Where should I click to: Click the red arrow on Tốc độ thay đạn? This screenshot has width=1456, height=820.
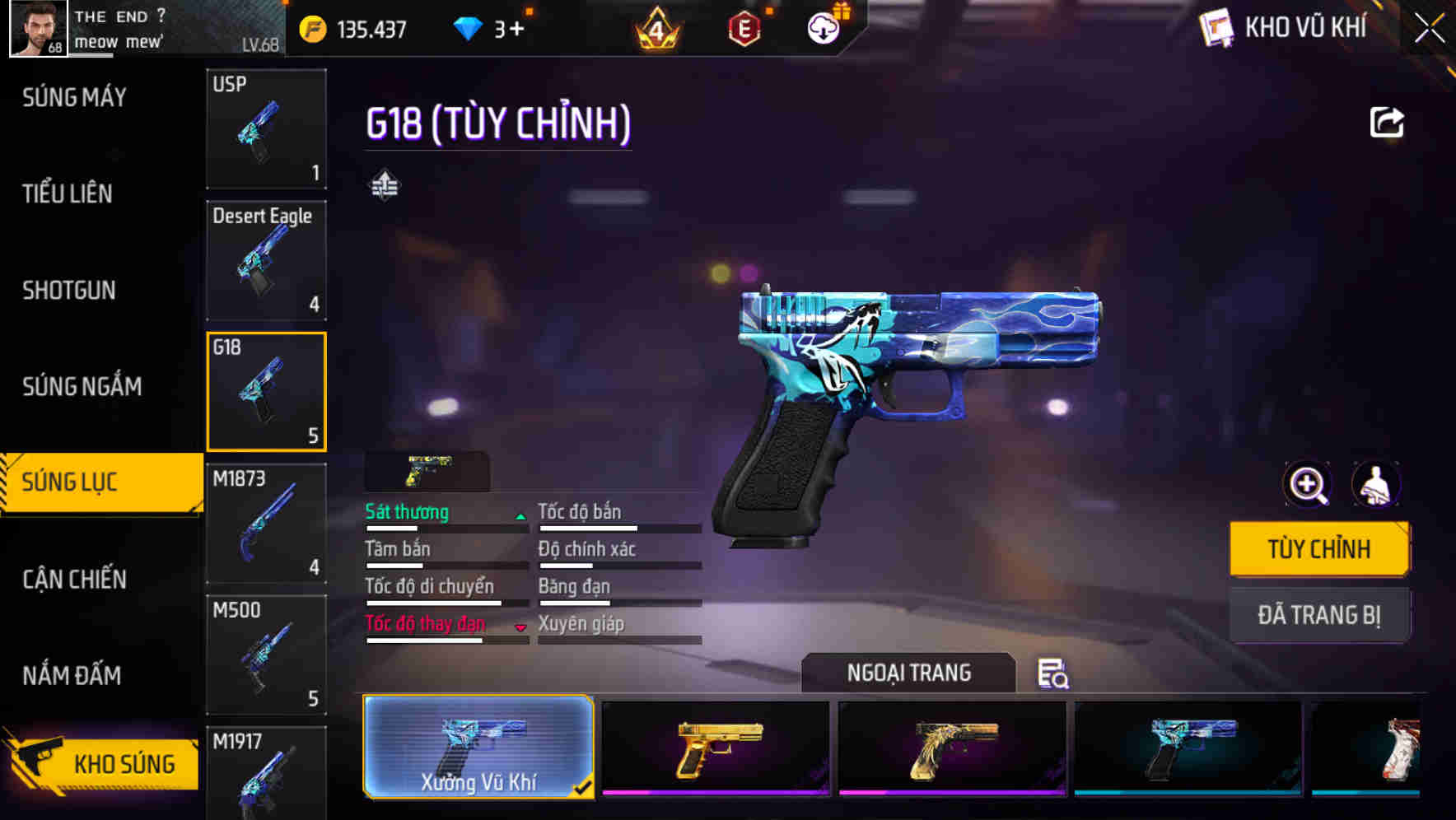pos(521,626)
